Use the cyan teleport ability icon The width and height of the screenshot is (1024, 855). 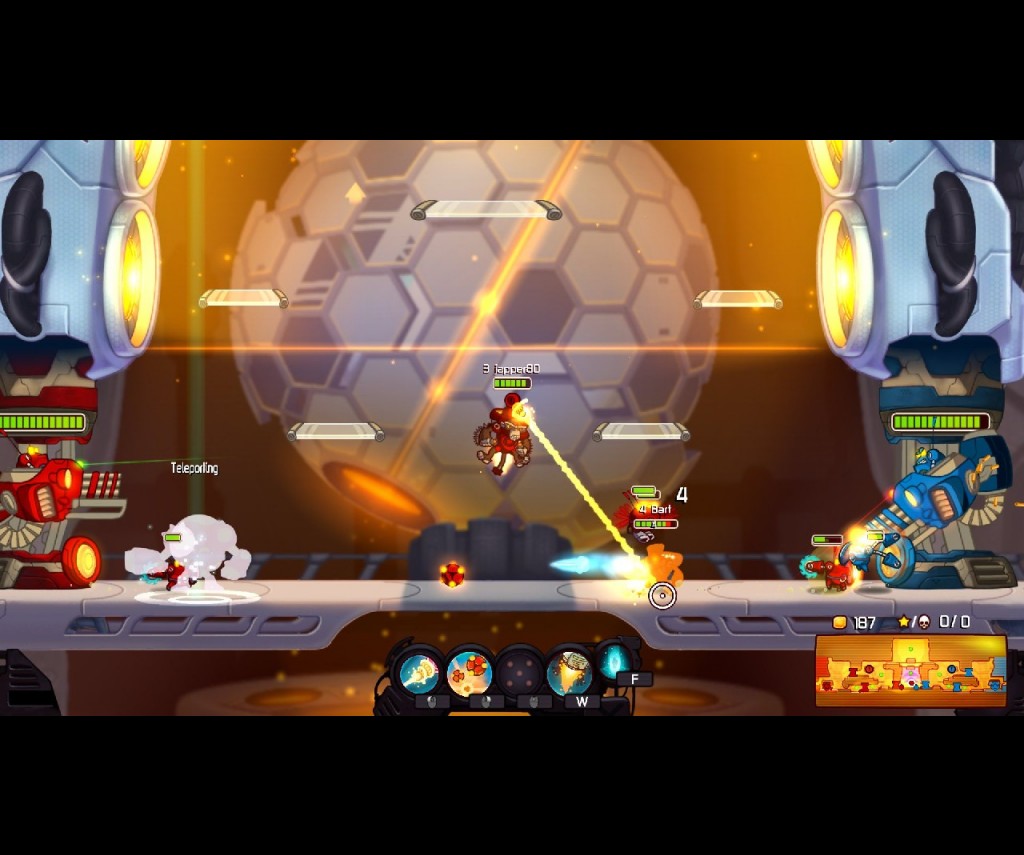614,660
